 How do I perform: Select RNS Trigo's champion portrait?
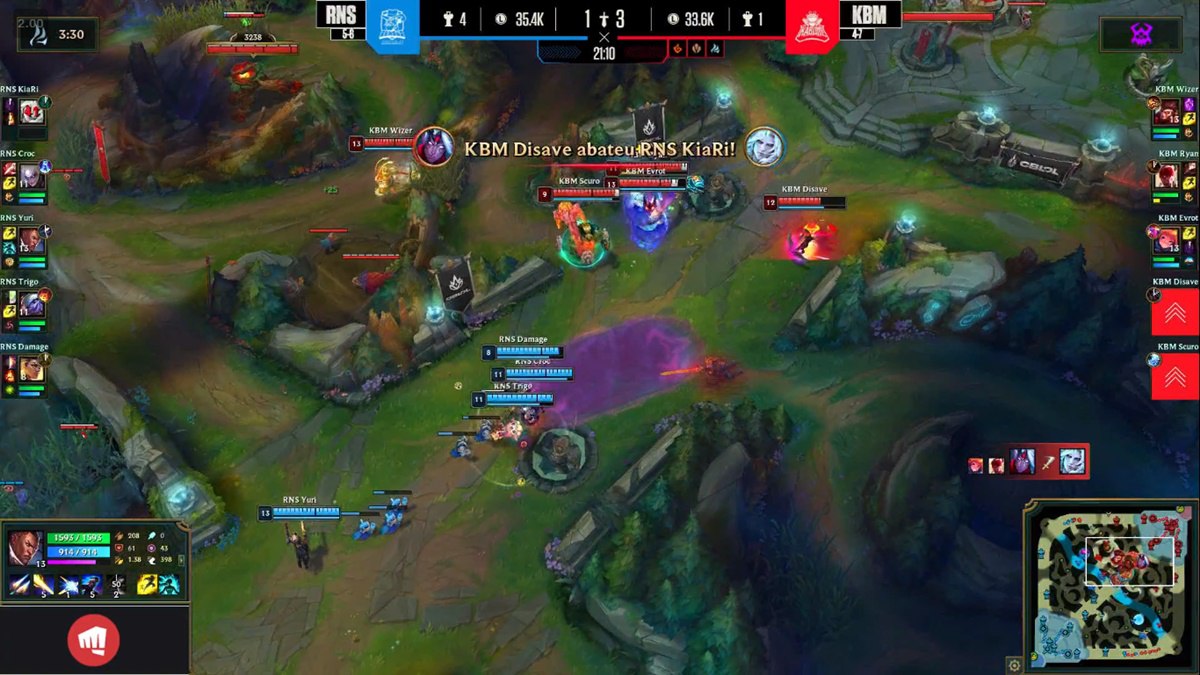(29, 305)
